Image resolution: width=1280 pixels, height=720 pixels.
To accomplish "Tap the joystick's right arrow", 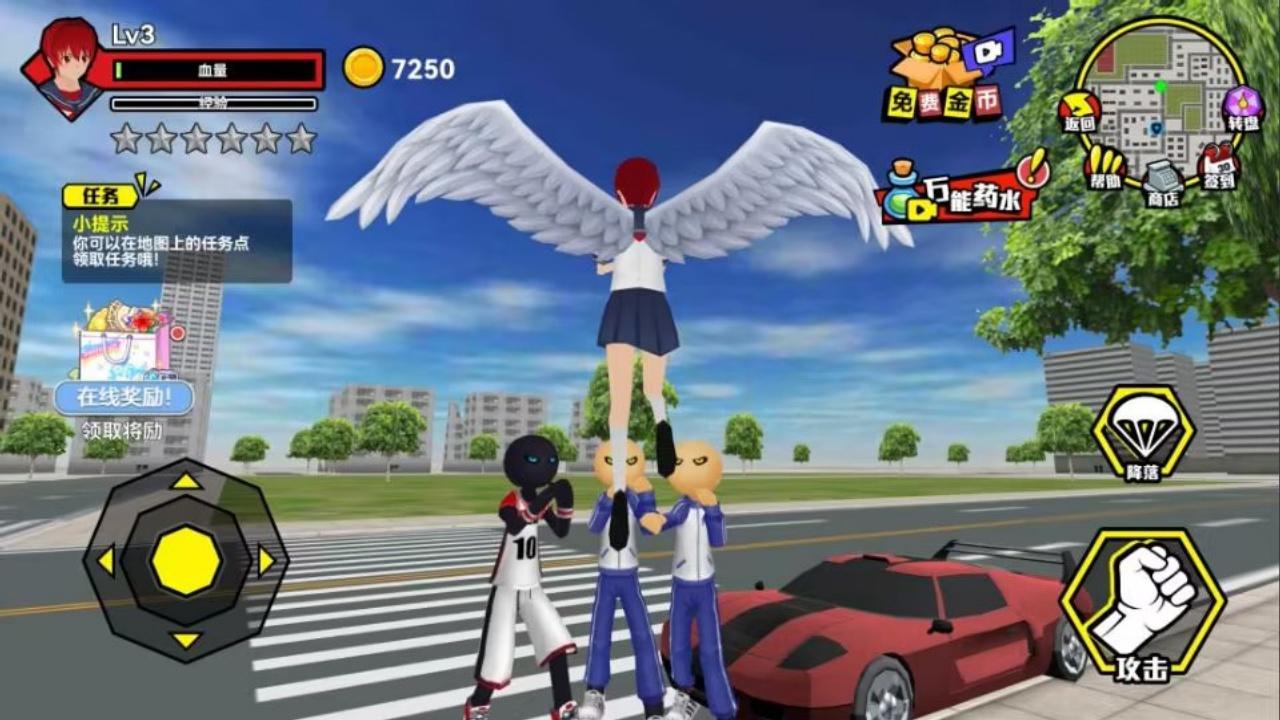I will tap(266, 560).
